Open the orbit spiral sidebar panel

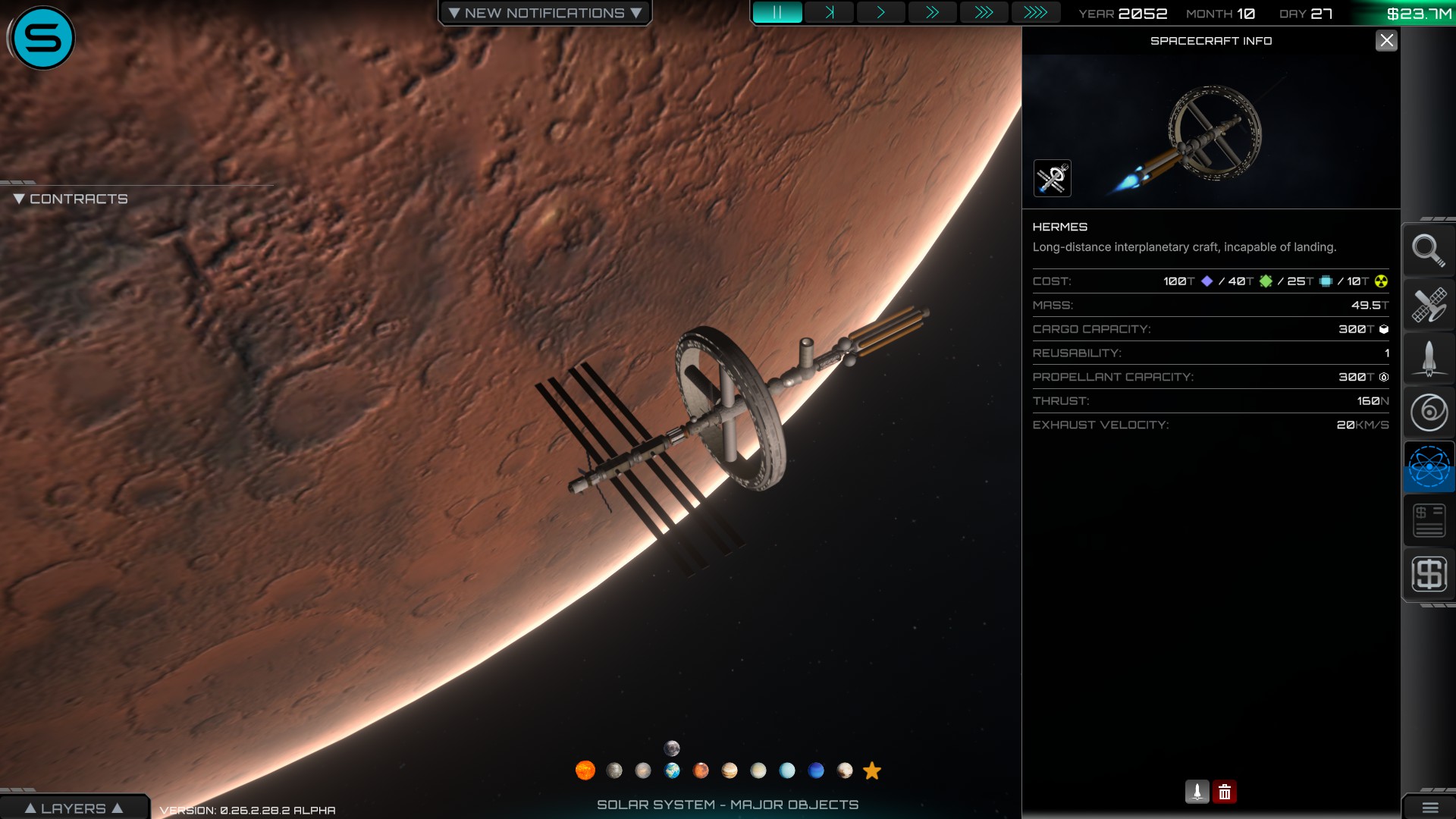click(x=1429, y=413)
